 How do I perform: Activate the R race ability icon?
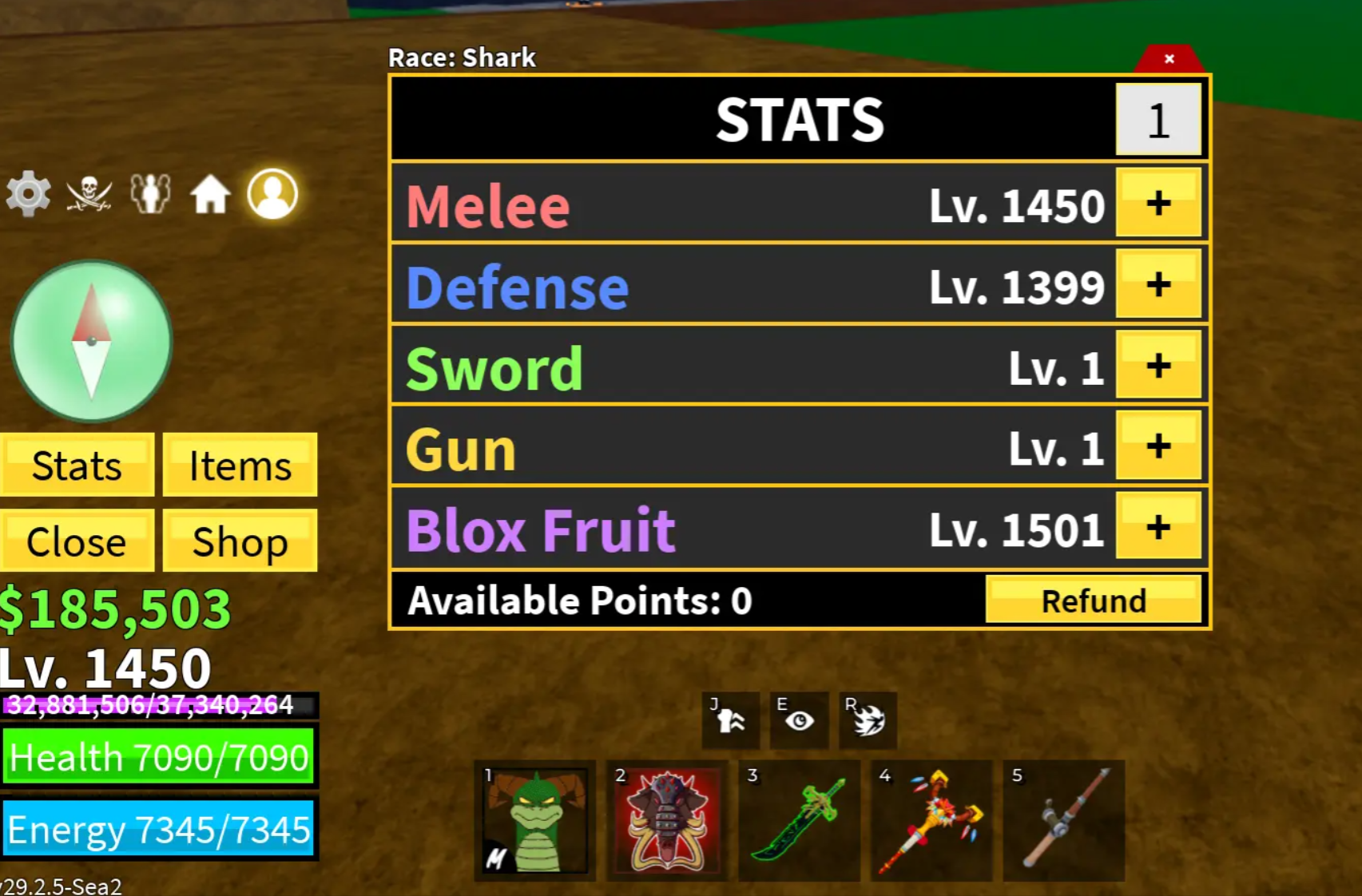[x=868, y=719]
